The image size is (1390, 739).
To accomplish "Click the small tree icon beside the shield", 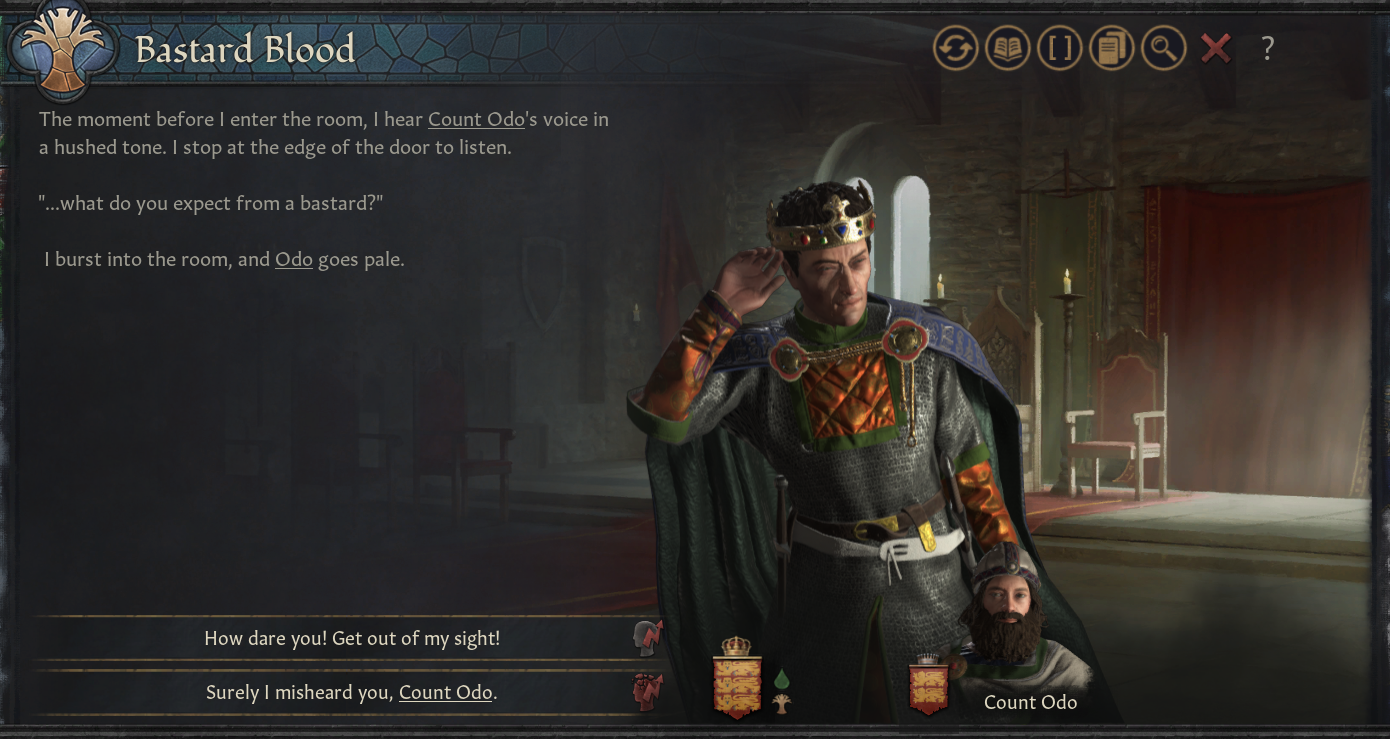I will pyautogui.click(x=781, y=704).
